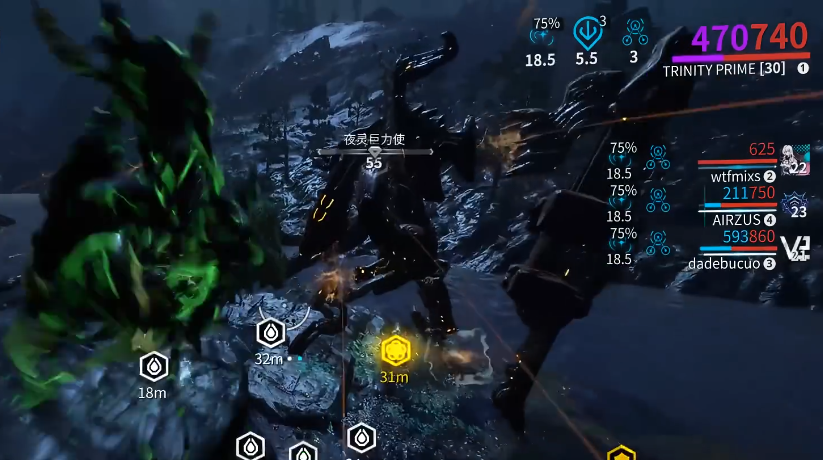Image resolution: width=823 pixels, height=460 pixels.
Task: Select the wtfmixs squad member portrait
Action: click(x=795, y=158)
